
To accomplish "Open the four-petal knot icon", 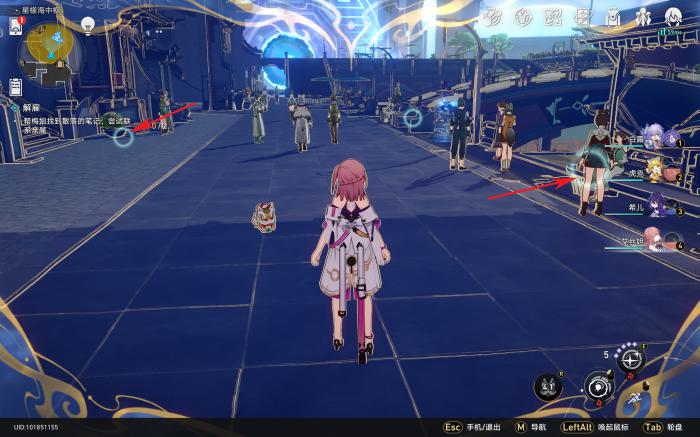I will [552, 17].
